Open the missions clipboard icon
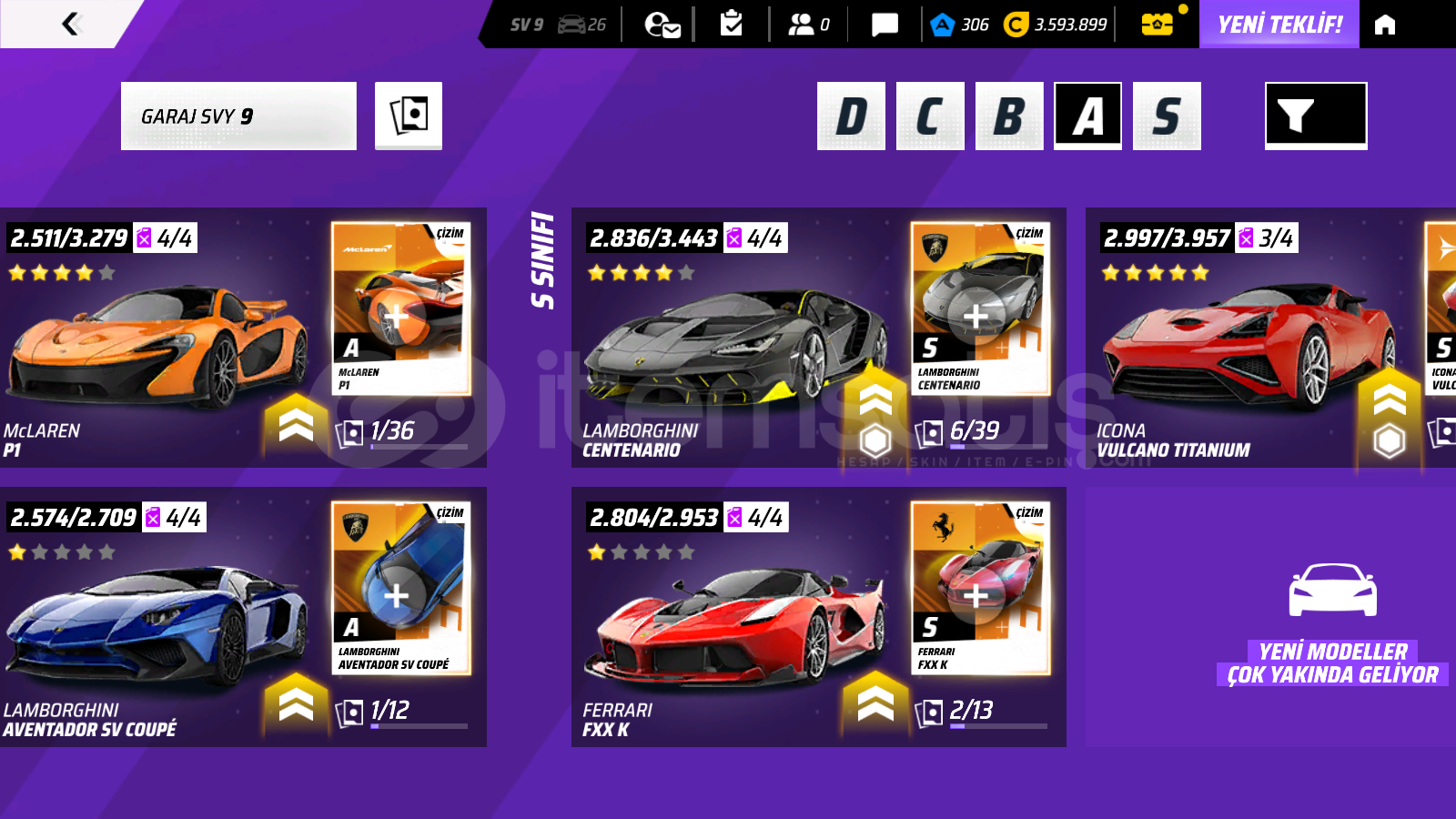The image size is (1456, 819). tap(731, 25)
